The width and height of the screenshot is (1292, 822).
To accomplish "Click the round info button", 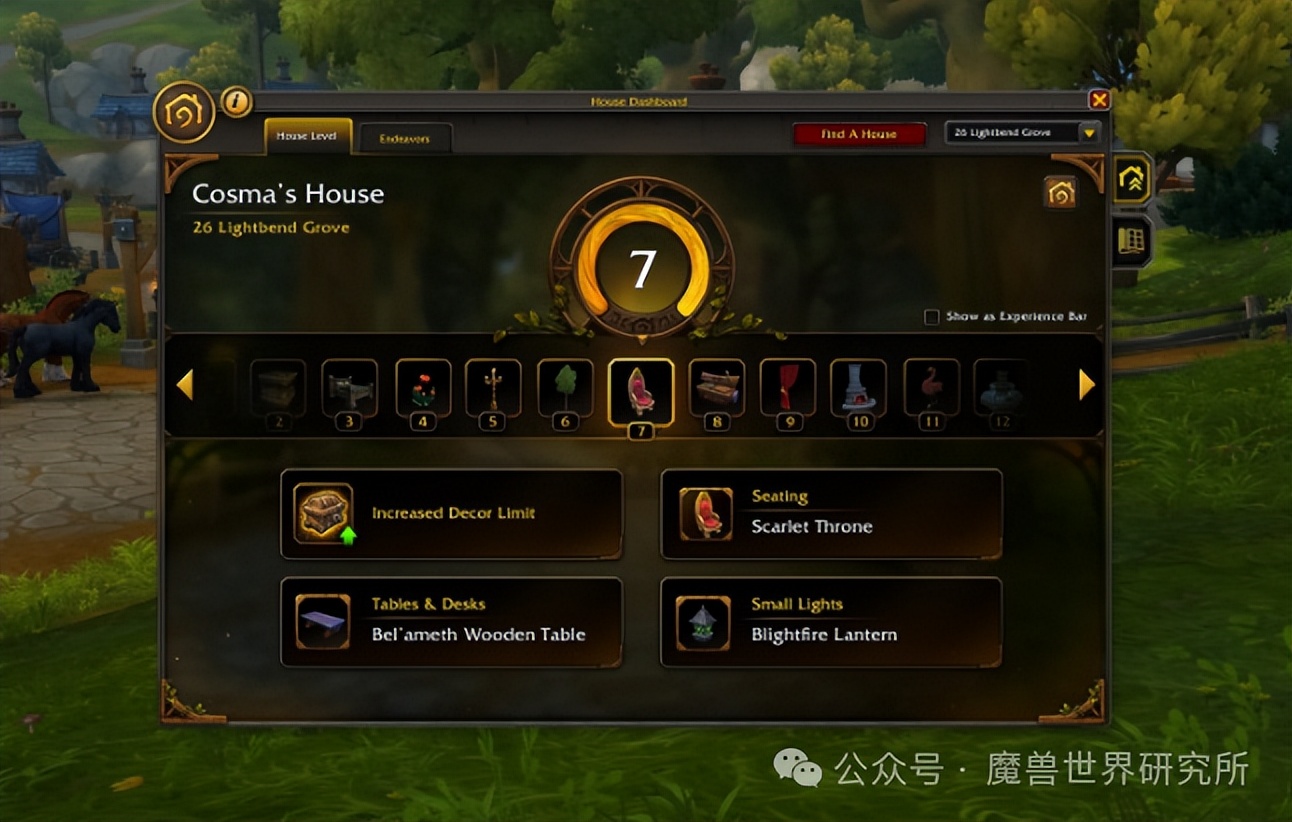I will [x=236, y=101].
